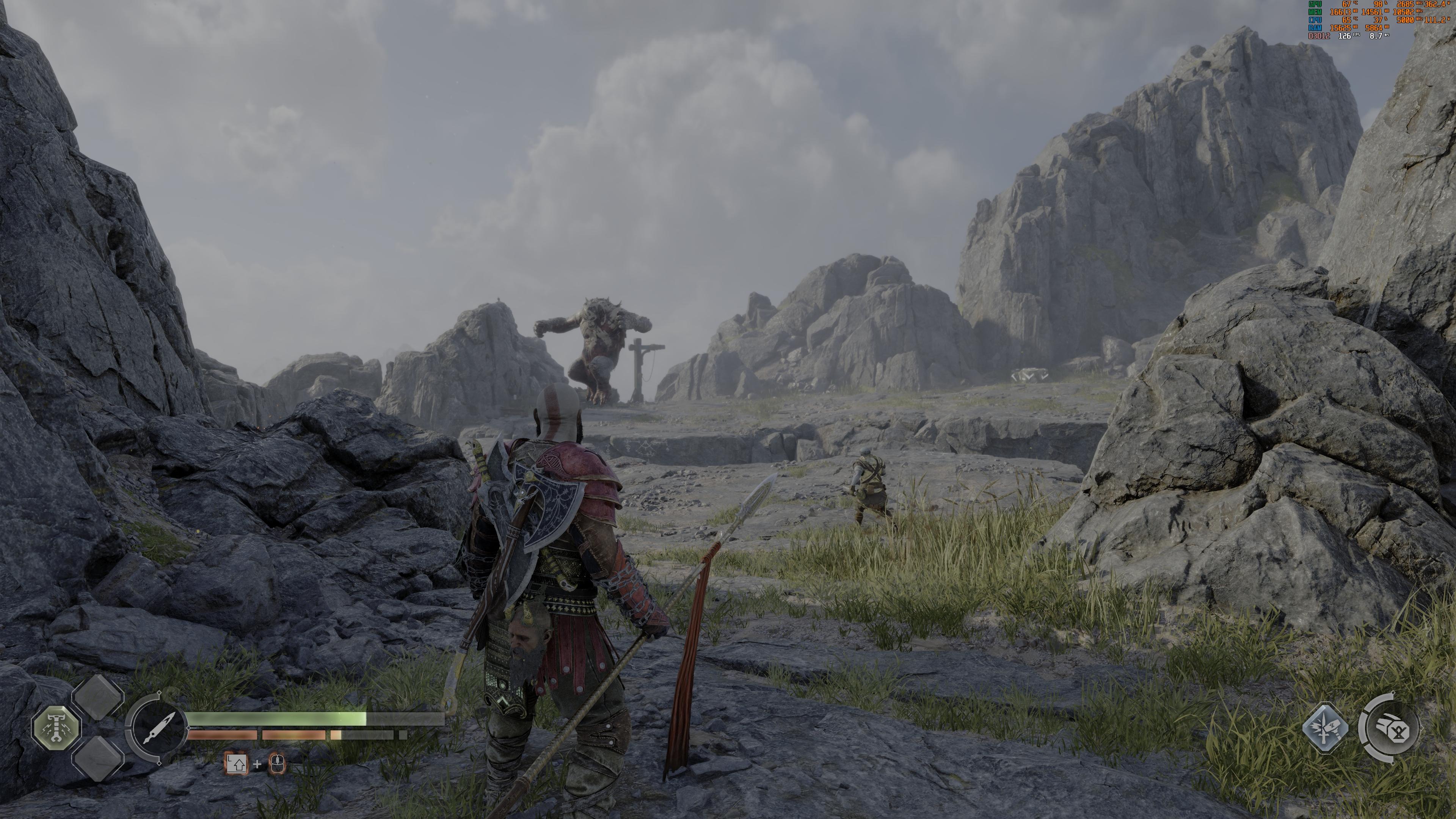Use the hammer-and-sword relic icon
The width and height of the screenshot is (1456, 819).
click(1326, 728)
